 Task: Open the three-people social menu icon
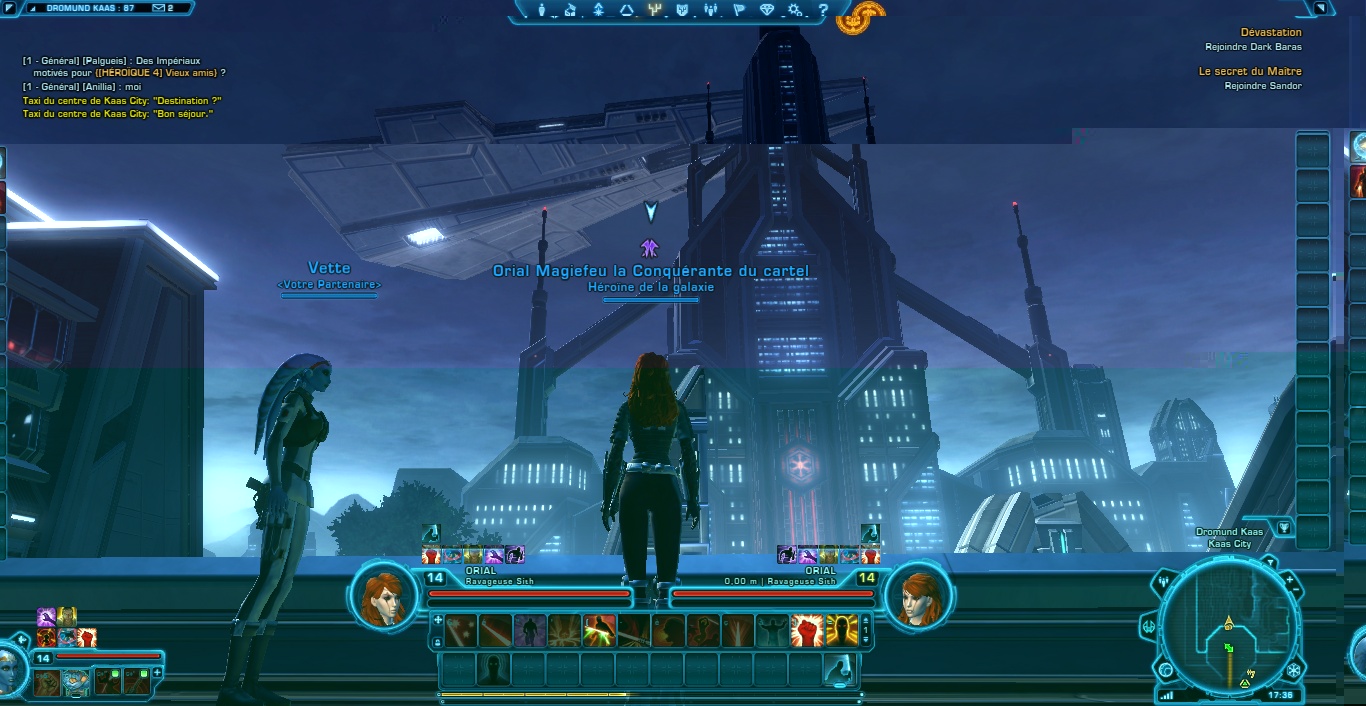711,10
